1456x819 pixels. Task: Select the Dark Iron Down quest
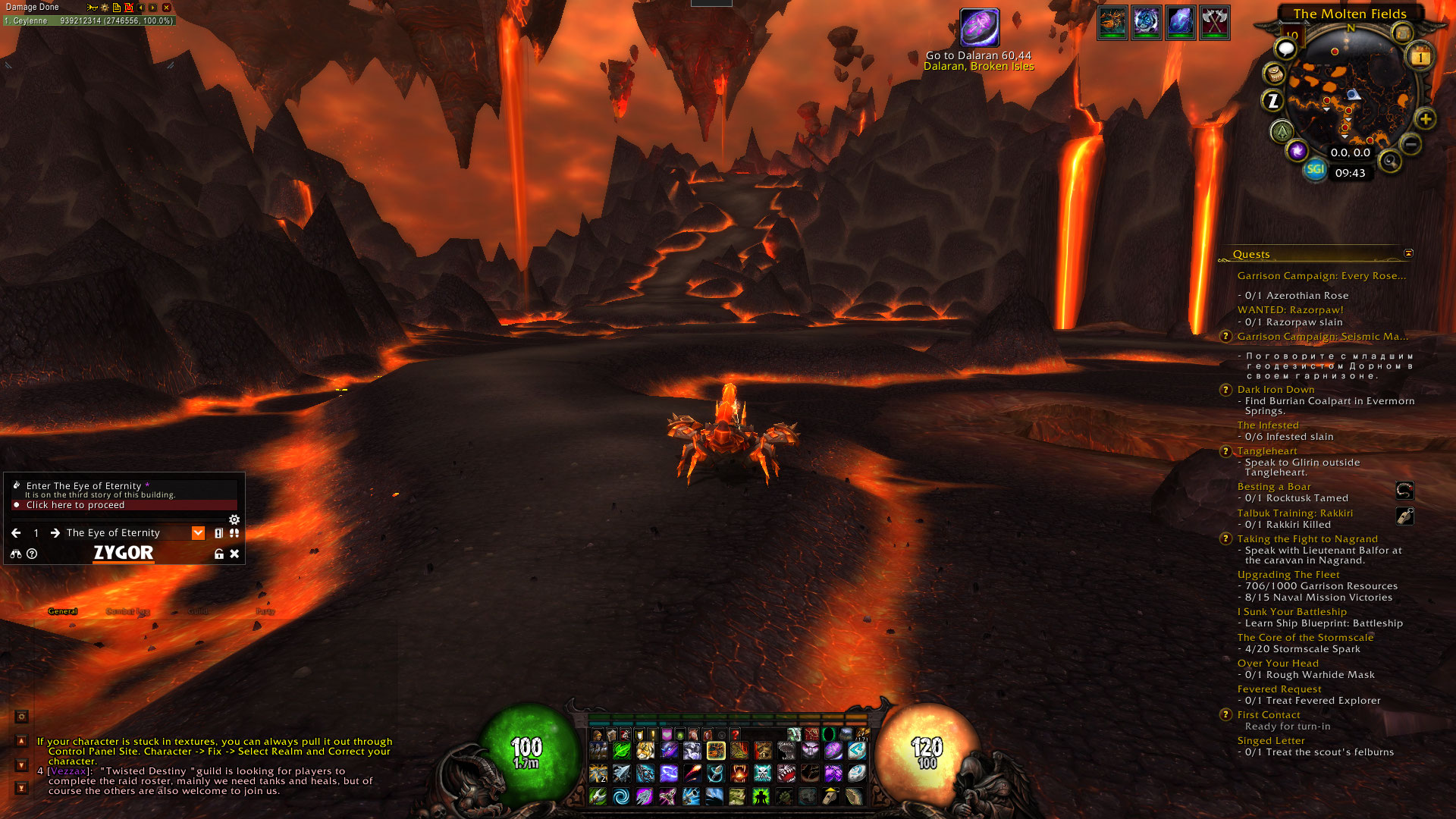[x=1276, y=390]
